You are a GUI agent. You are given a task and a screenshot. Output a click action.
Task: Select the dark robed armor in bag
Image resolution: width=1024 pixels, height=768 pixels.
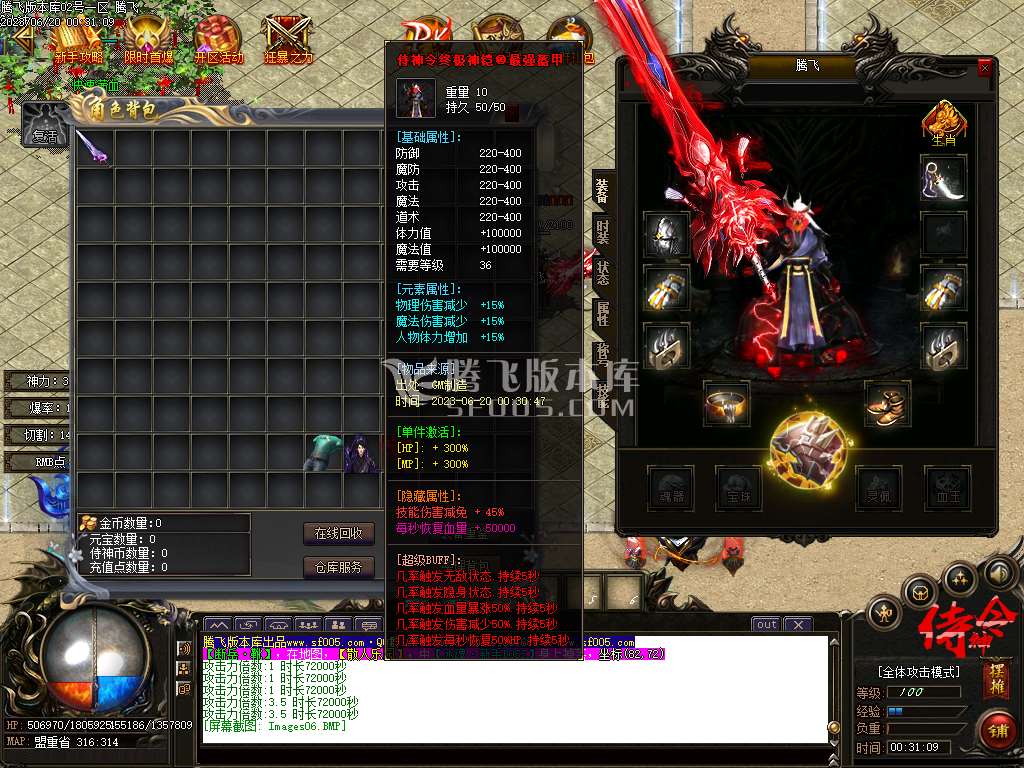click(x=361, y=453)
